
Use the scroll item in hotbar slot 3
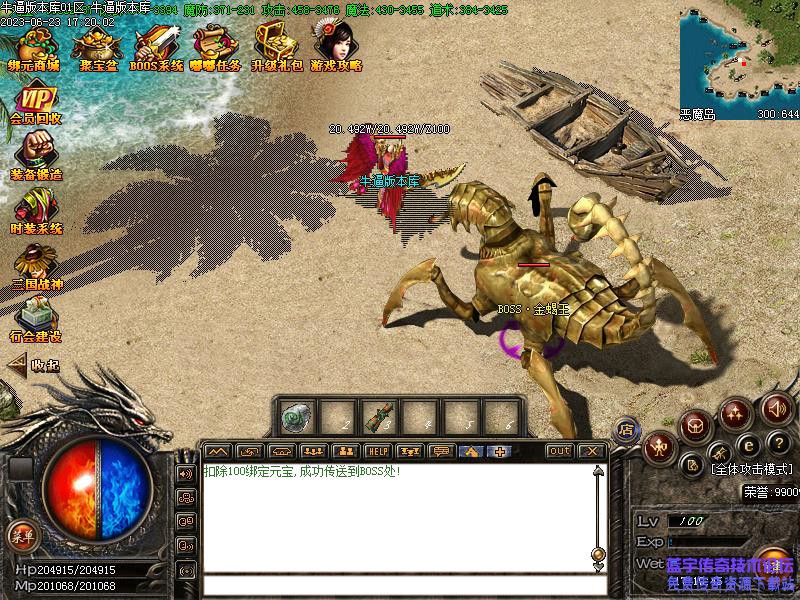click(x=378, y=415)
